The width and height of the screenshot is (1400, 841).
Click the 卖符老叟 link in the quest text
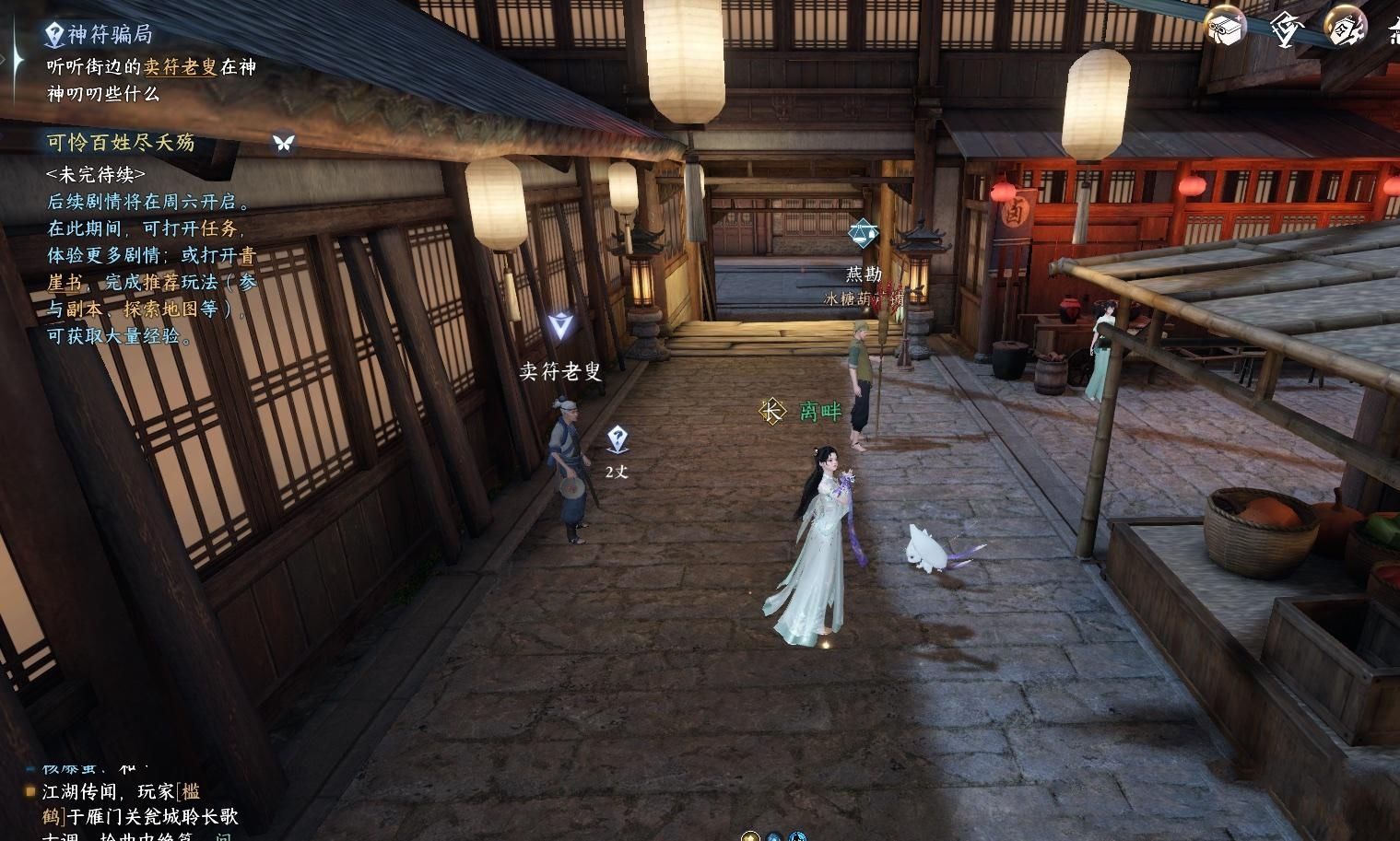pos(181,67)
